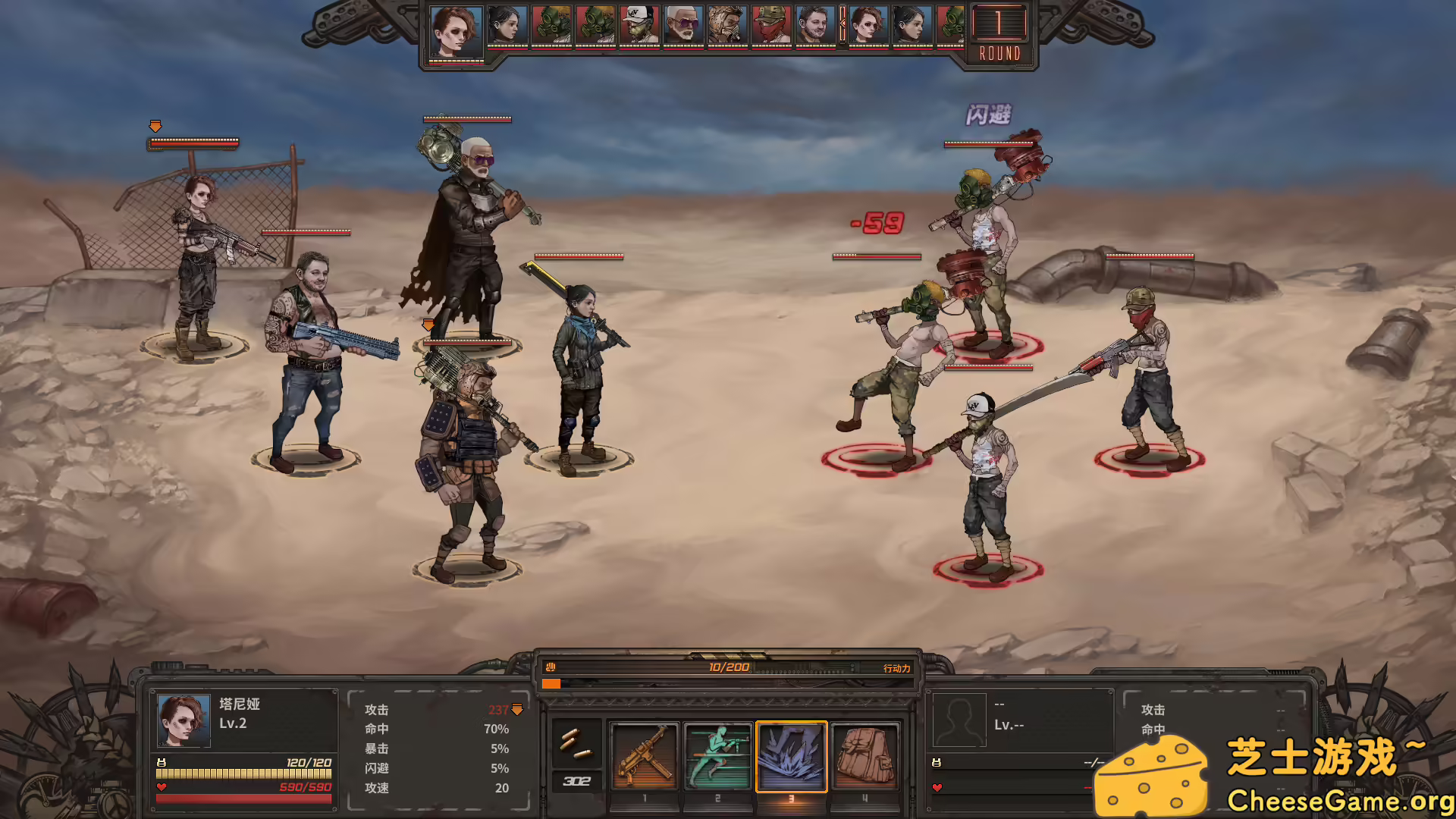
Task: Select the large current-turn portrait
Action: [456, 32]
